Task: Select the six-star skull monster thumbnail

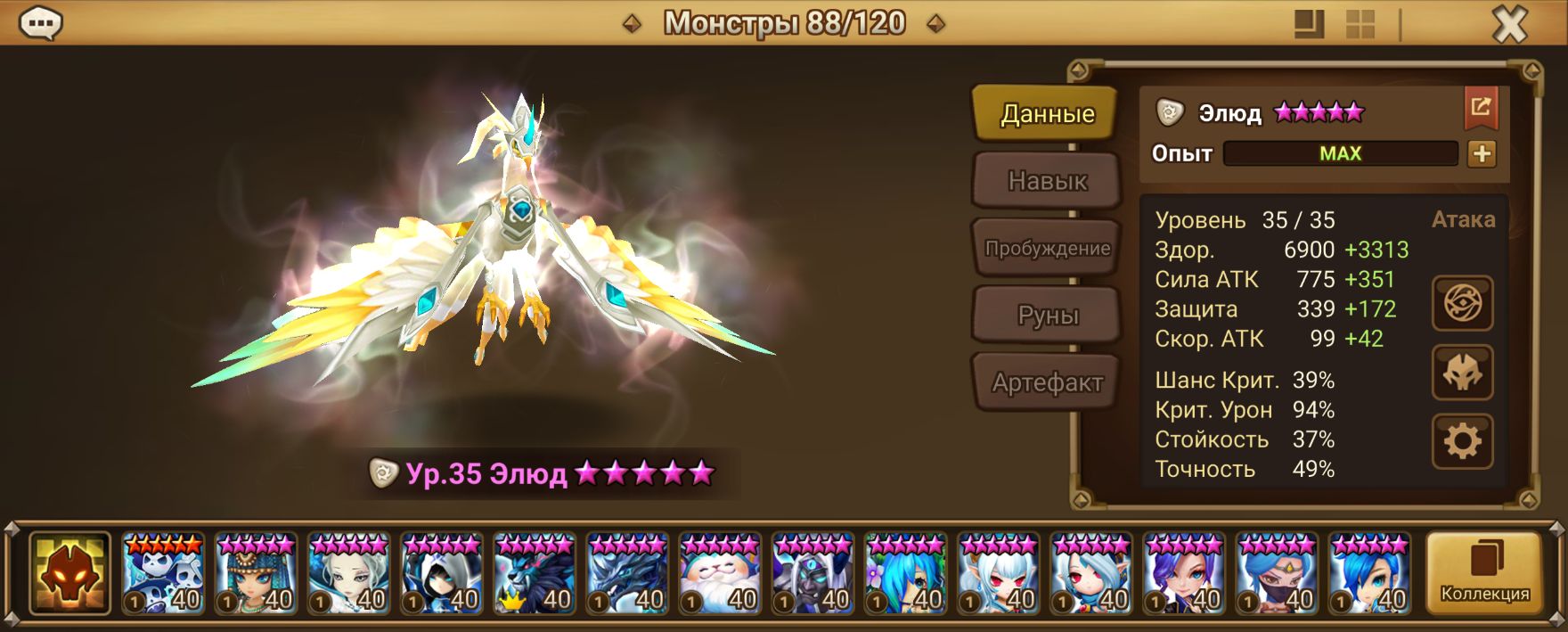Action: click(163, 573)
